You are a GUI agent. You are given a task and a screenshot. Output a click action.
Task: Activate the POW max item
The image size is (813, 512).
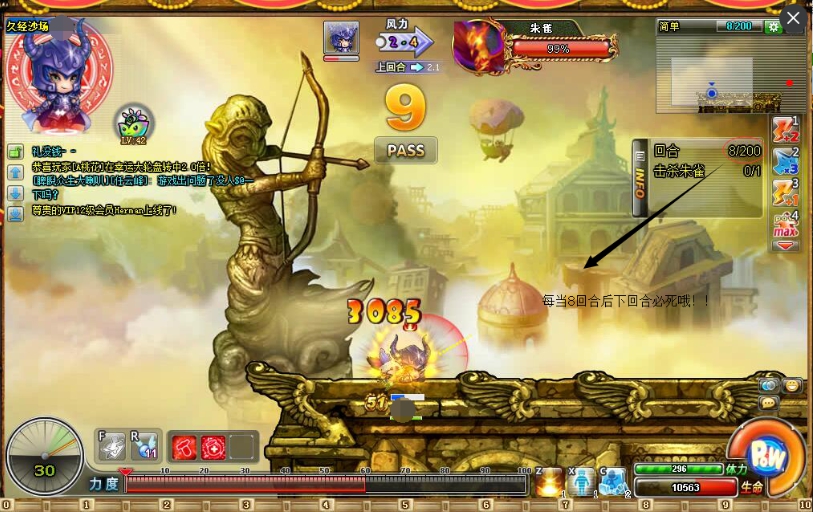[785, 224]
